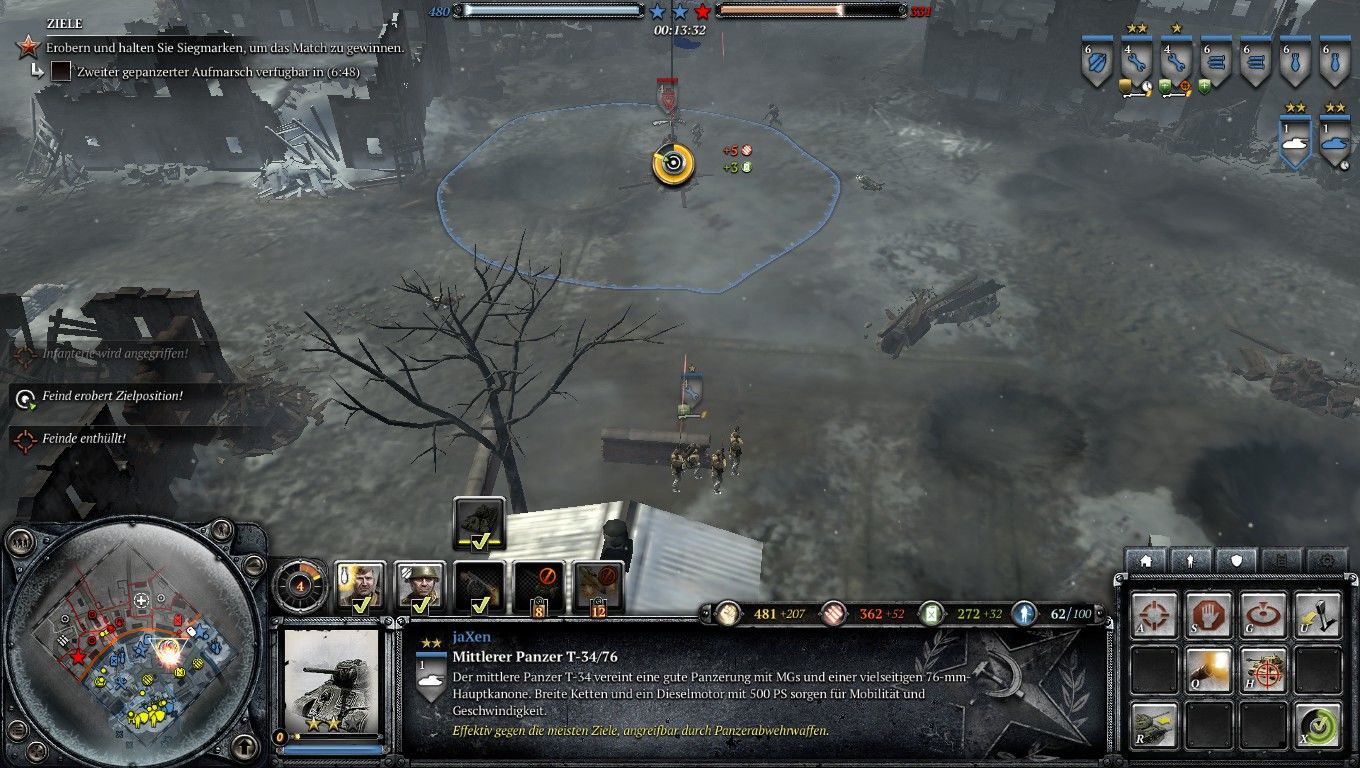Viewport: 1360px width, 768px height.
Task: Click the Feind erobert Zielposition notification
Action: pos(113,395)
